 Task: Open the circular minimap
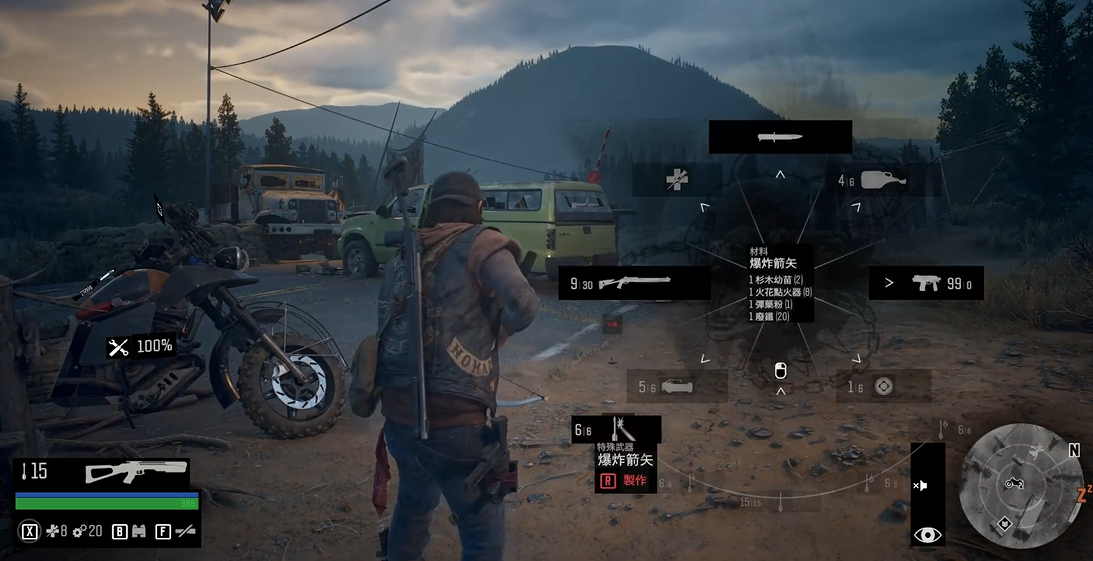1018,486
